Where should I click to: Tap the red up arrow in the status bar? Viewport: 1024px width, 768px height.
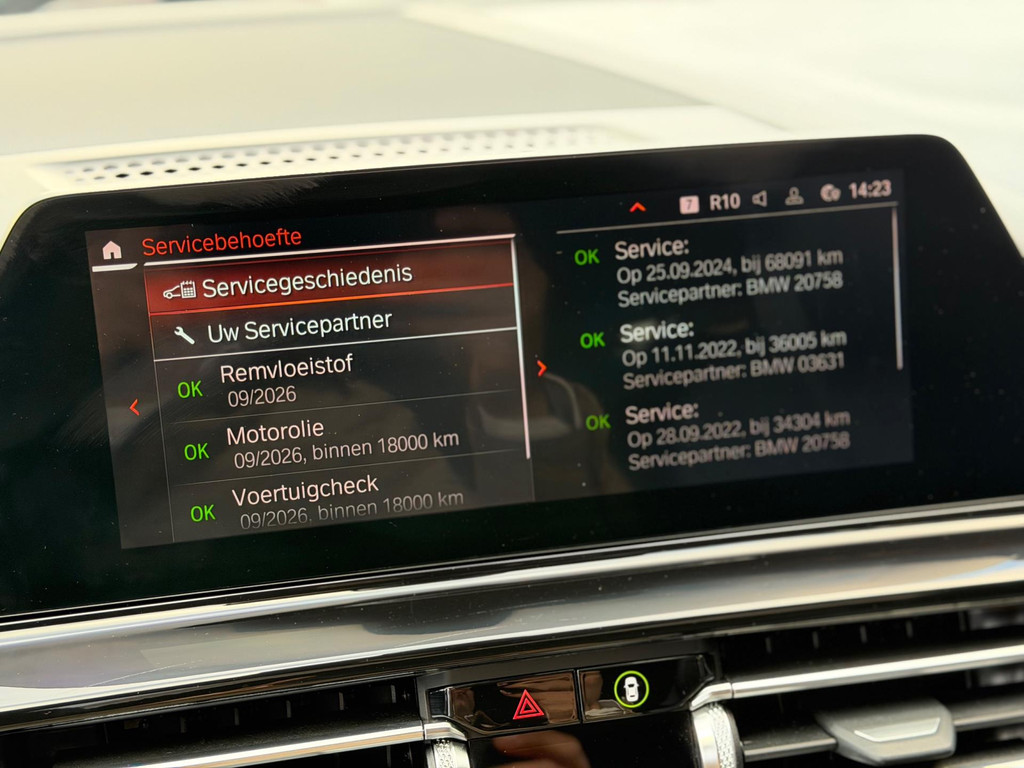click(x=637, y=207)
